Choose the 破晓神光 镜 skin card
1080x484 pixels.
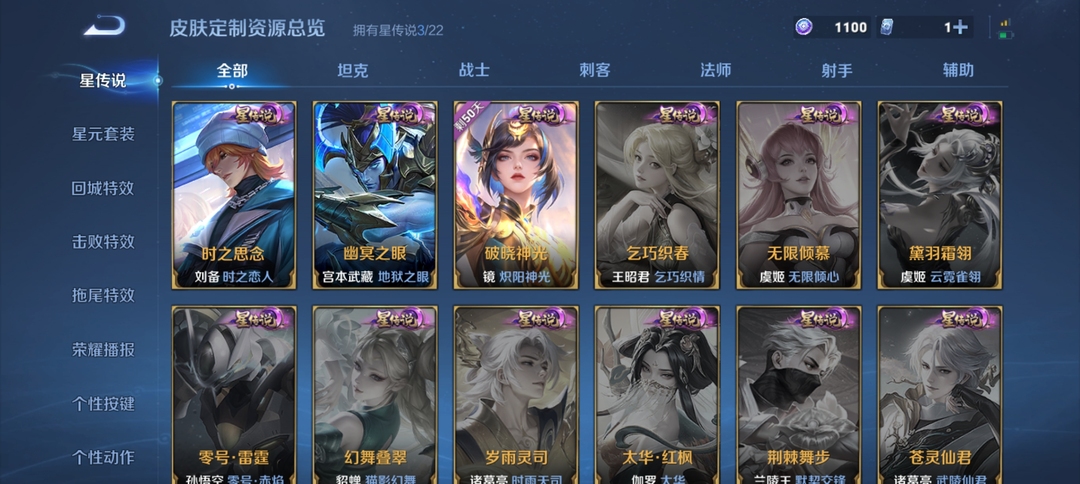[516, 195]
